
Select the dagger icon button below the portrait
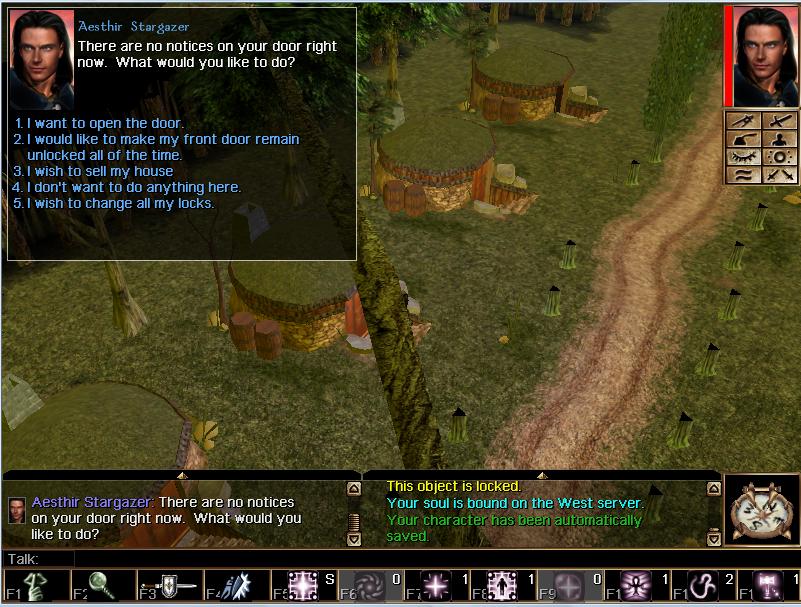tap(743, 120)
